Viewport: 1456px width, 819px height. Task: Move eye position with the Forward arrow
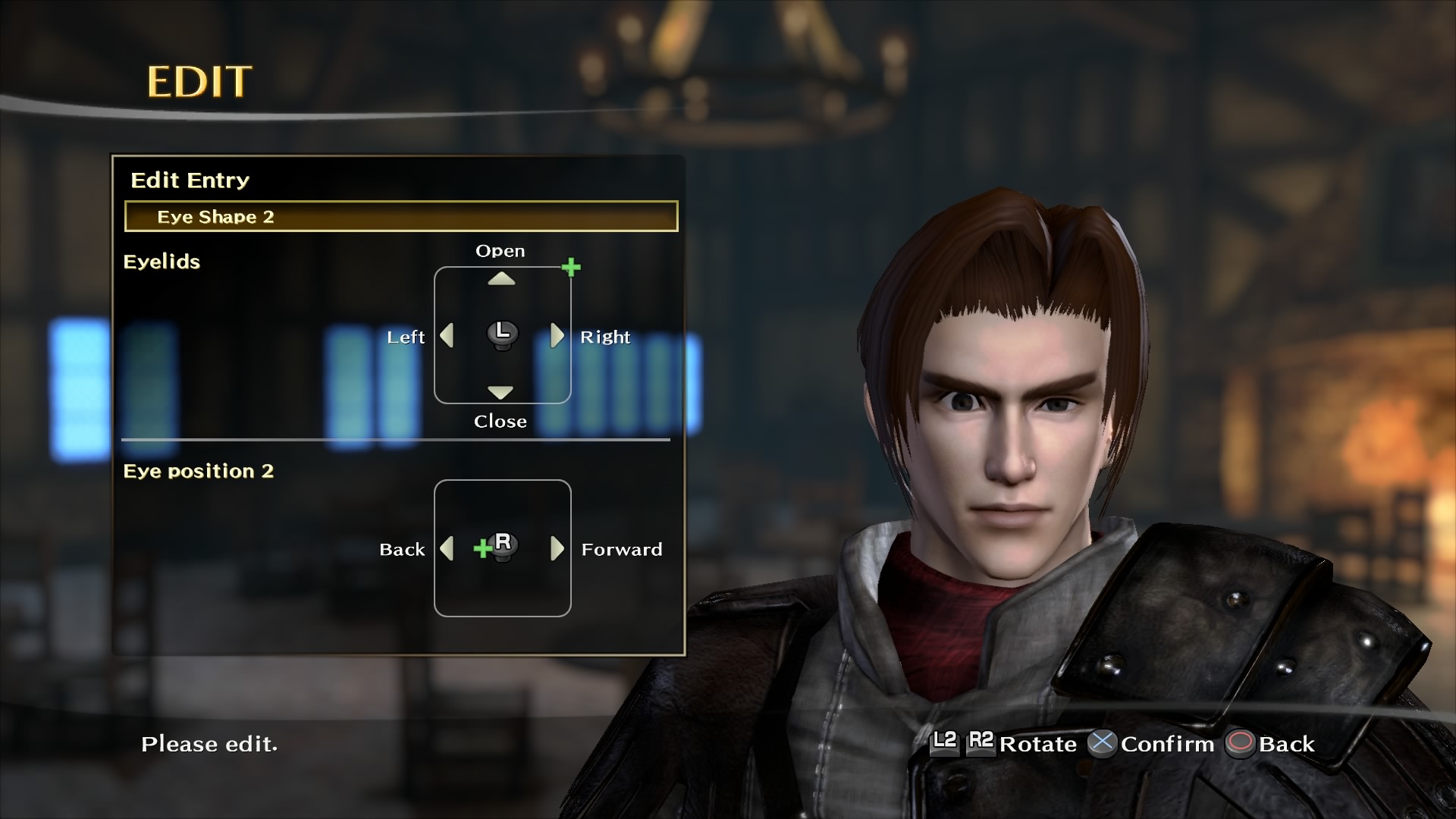(557, 548)
